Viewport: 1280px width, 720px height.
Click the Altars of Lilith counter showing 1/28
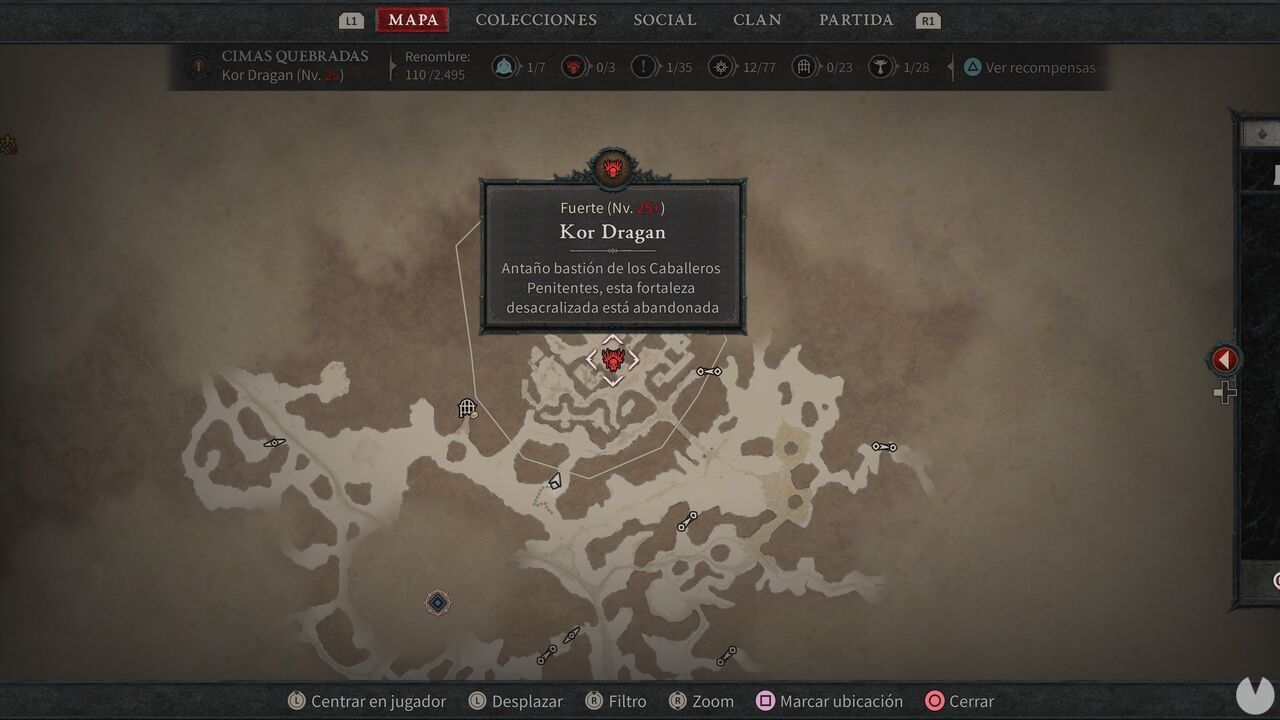click(x=880, y=67)
